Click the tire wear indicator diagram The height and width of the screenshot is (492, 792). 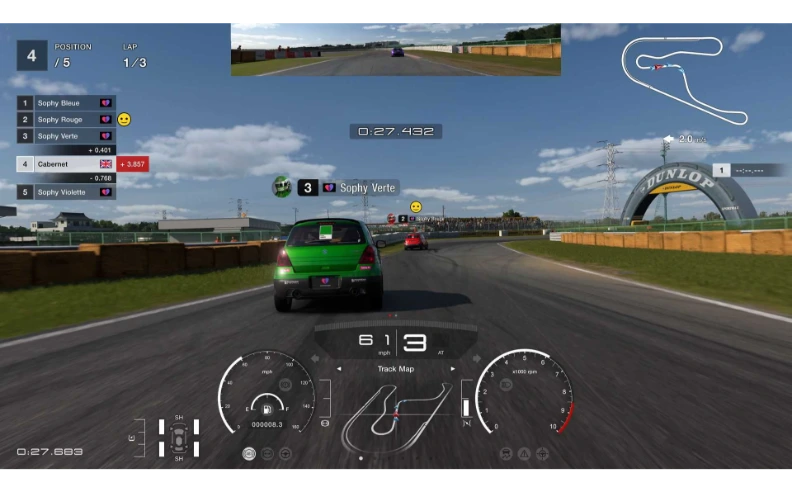coord(179,437)
